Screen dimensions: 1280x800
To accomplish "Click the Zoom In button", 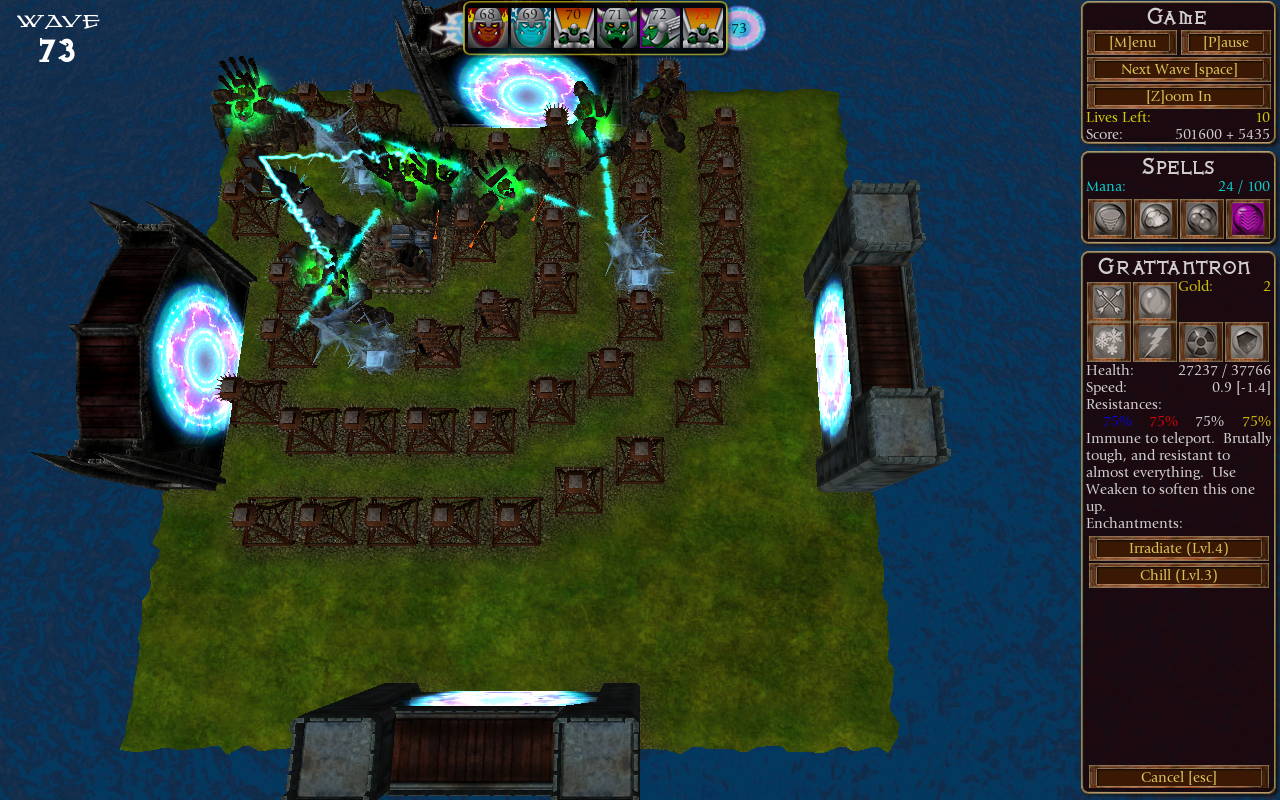I will pyautogui.click(x=1178, y=96).
